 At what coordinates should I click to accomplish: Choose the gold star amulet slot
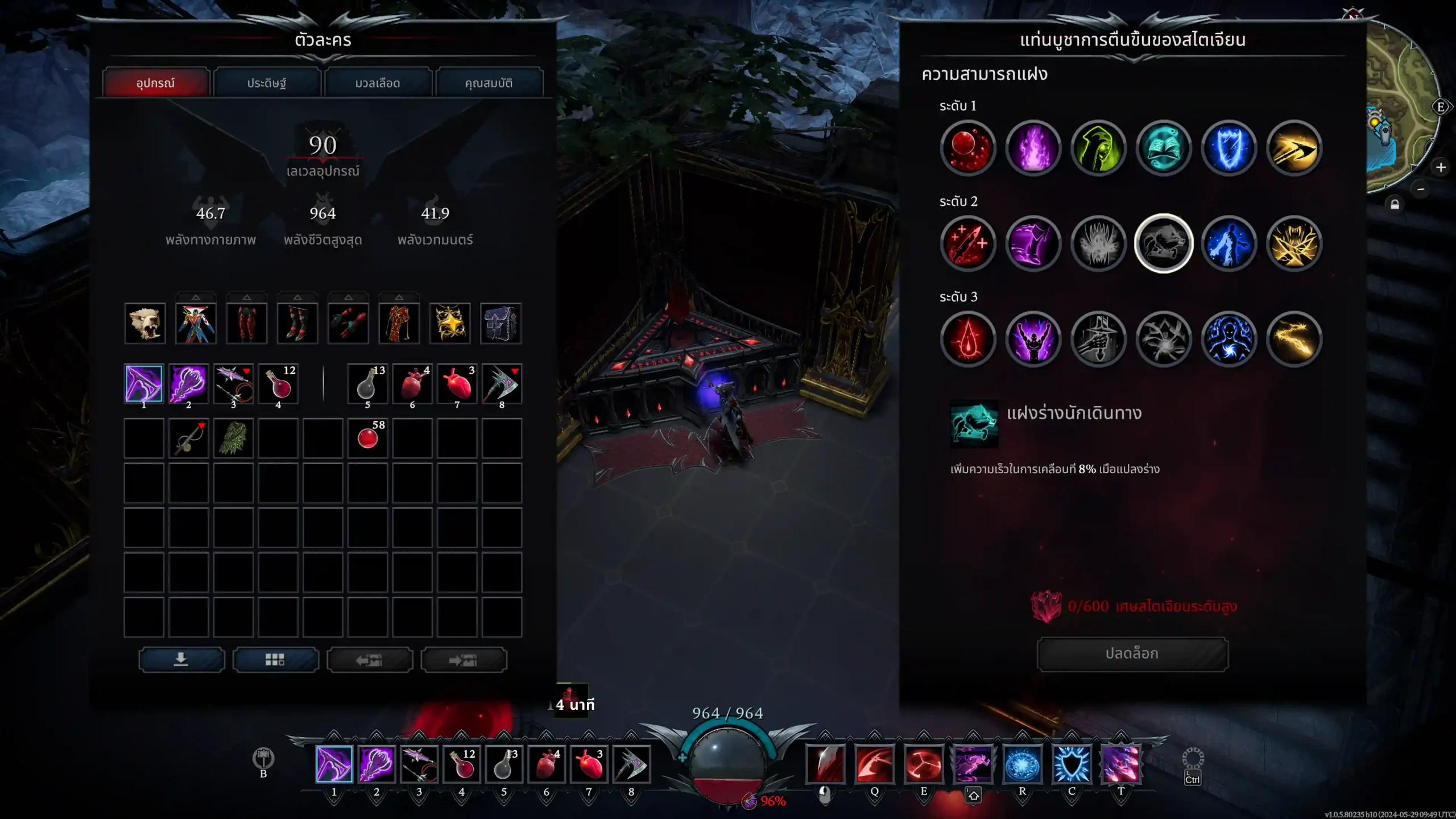click(450, 324)
